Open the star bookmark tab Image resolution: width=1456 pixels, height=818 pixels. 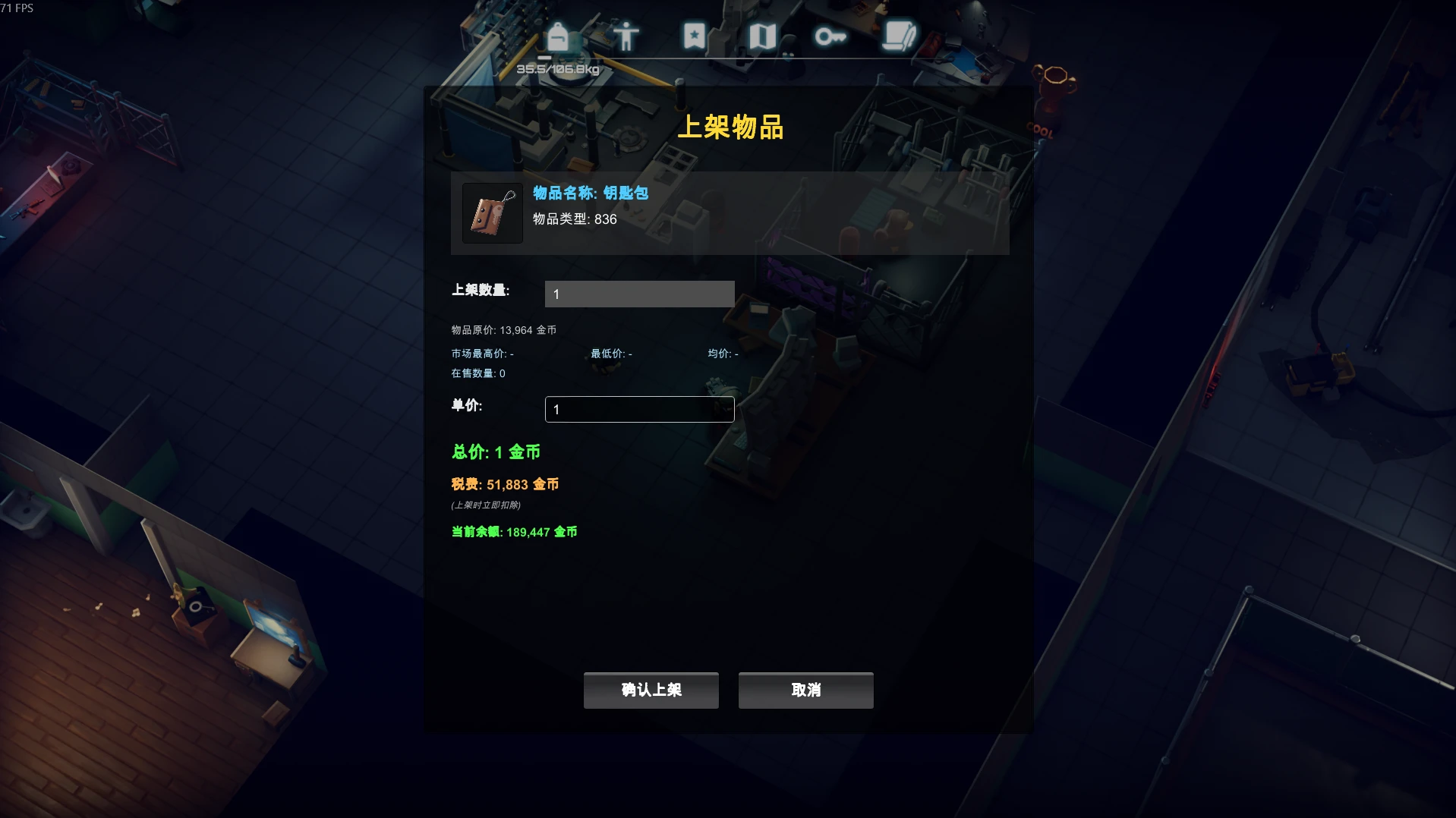[x=694, y=36]
